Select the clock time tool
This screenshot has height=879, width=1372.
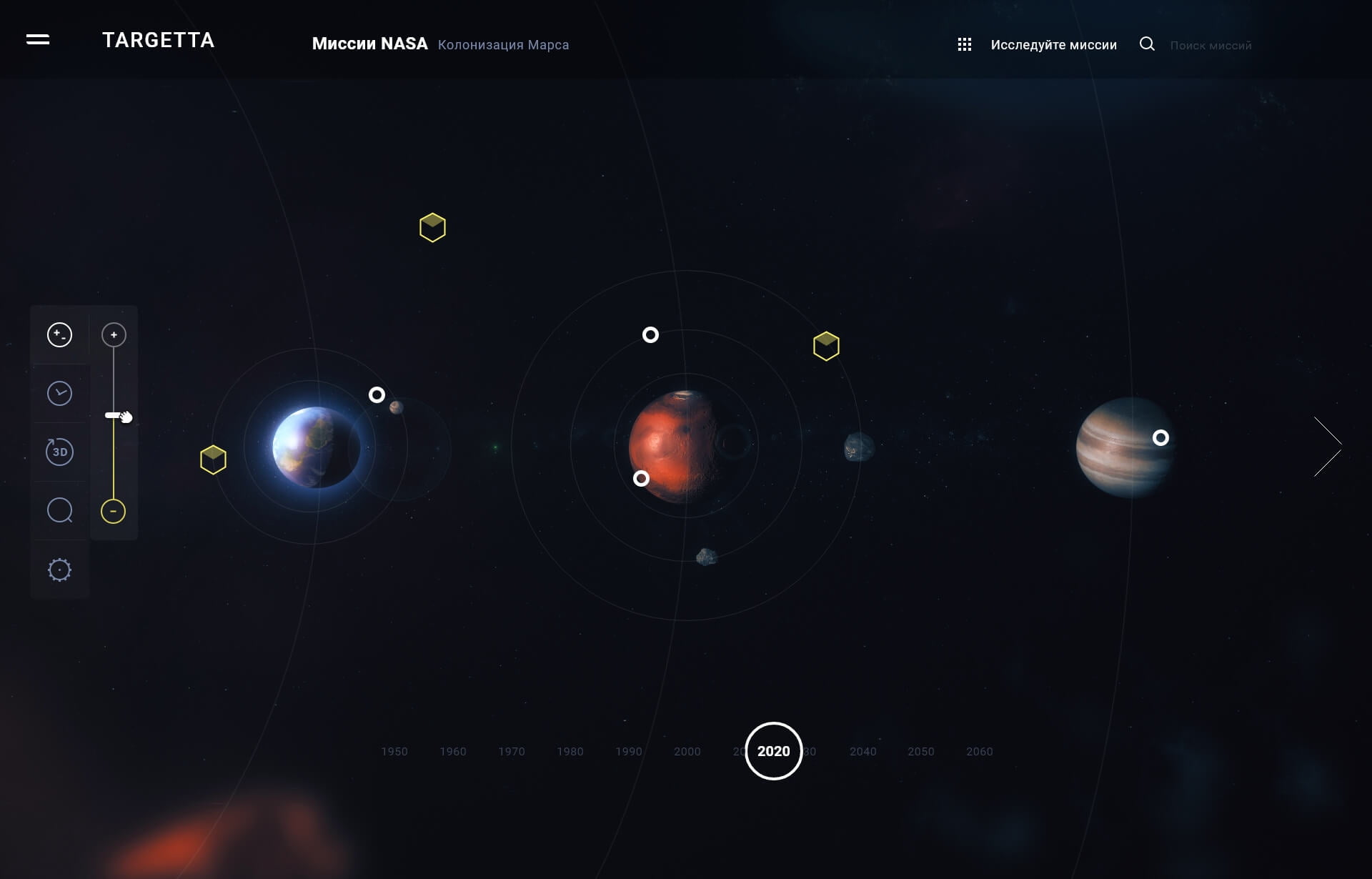pos(59,393)
